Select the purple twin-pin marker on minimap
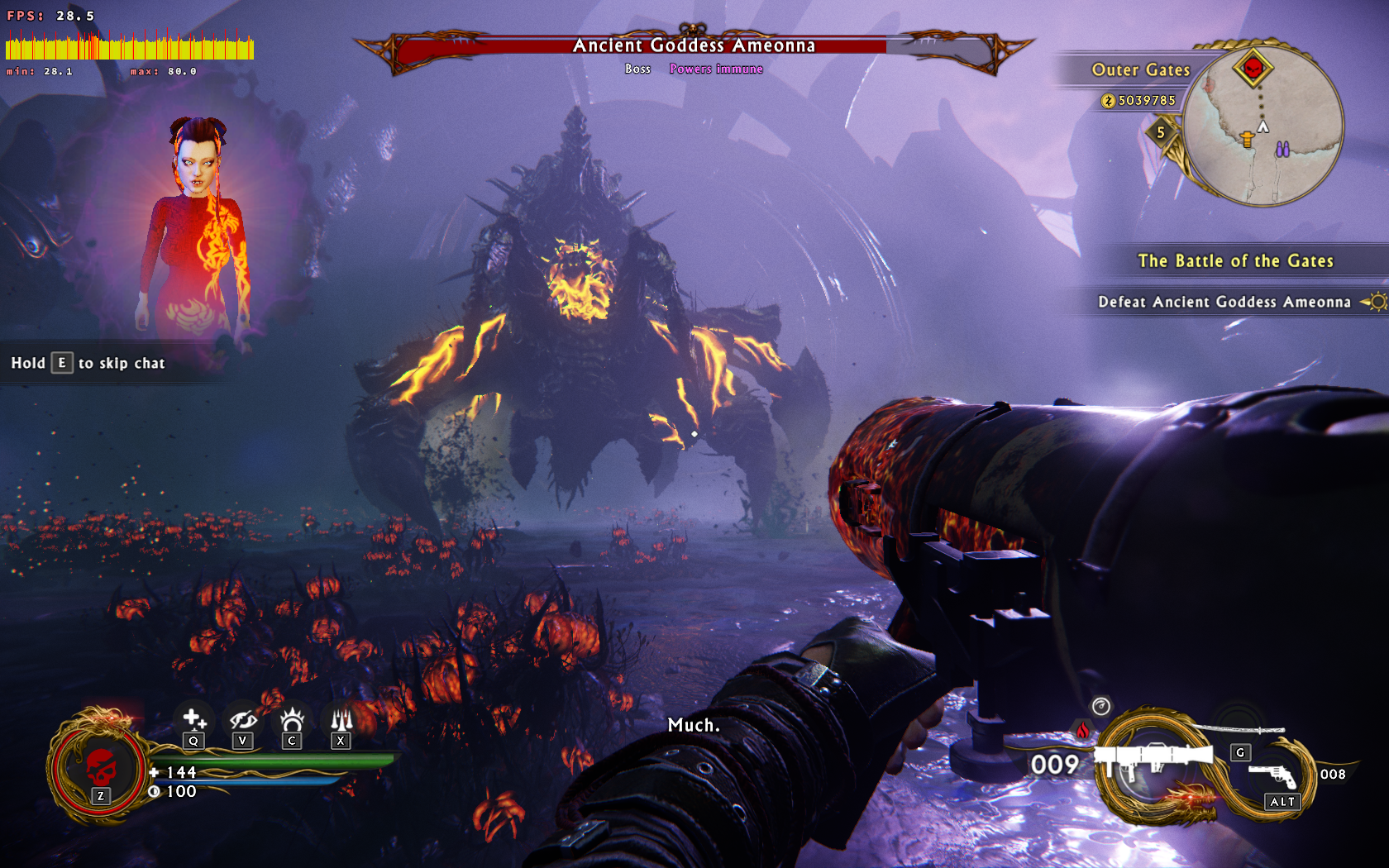The width and height of the screenshot is (1389, 868). pyautogui.click(x=1282, y=150)
